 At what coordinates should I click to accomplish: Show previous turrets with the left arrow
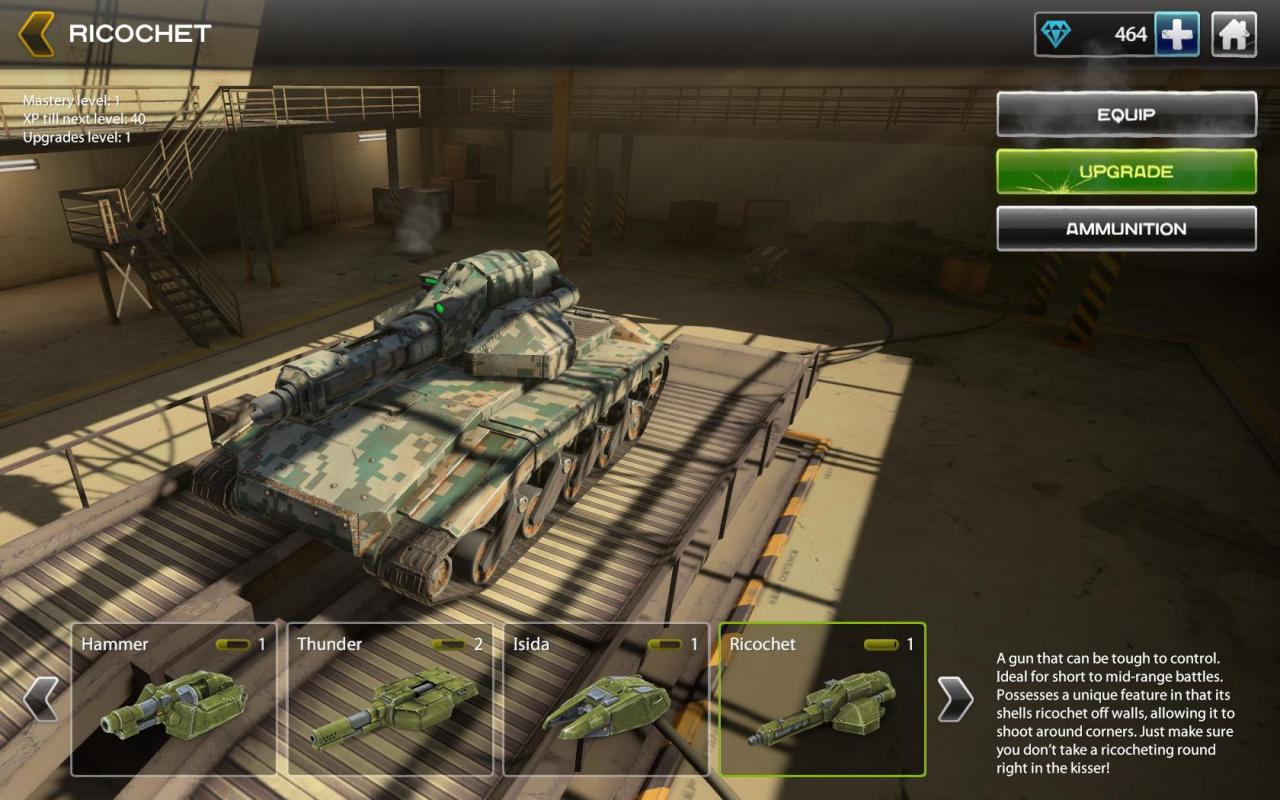[x=40, y=699]
